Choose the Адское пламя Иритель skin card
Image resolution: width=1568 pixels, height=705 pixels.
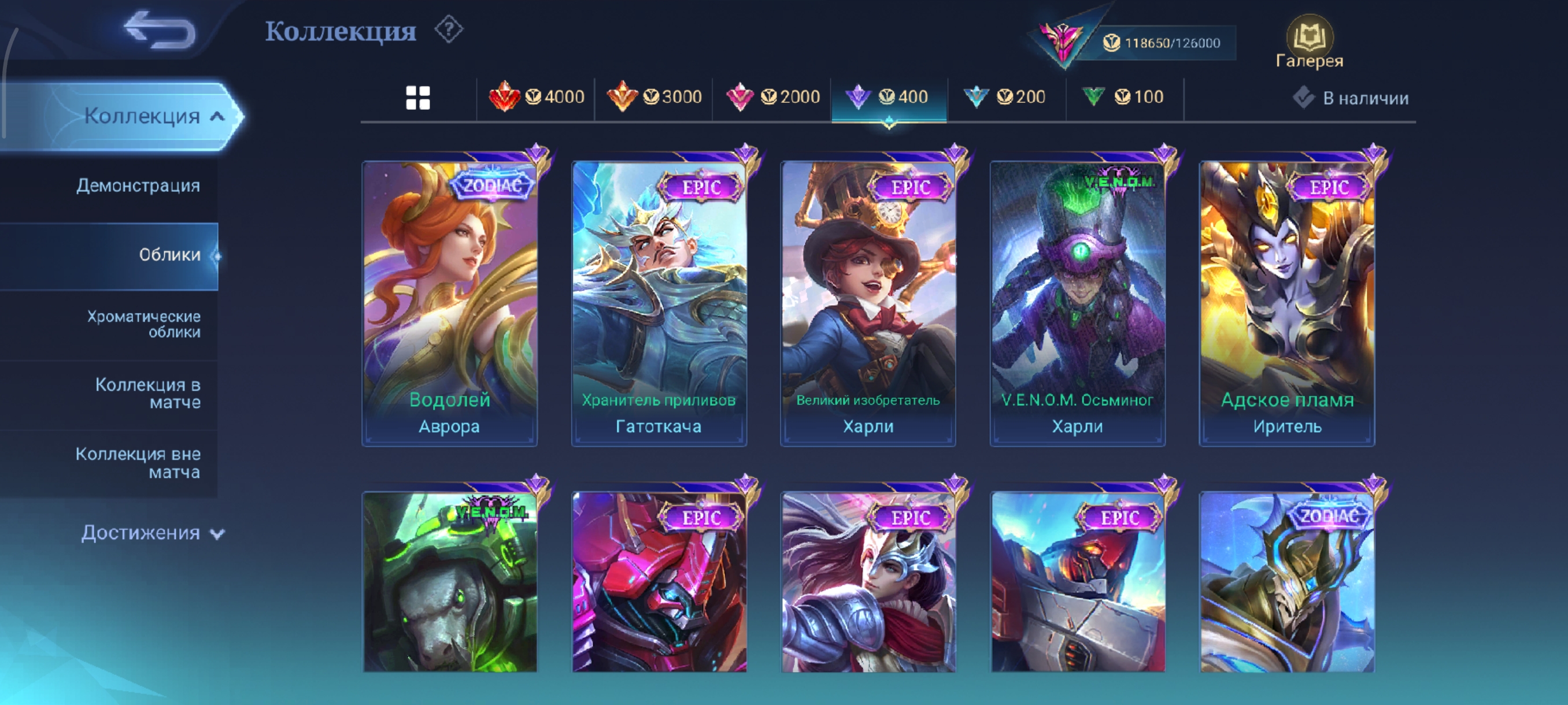tap(1287, 303)
